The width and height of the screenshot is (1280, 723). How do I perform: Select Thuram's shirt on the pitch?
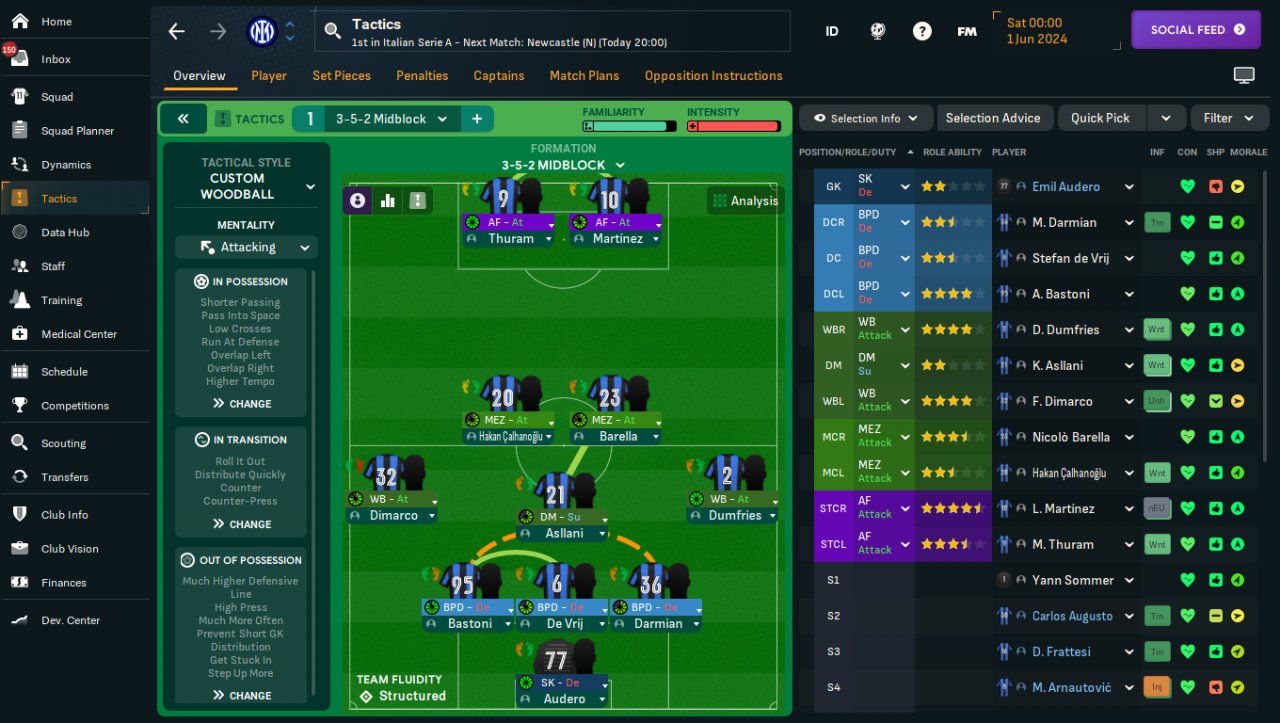click(x=502, y=196)
